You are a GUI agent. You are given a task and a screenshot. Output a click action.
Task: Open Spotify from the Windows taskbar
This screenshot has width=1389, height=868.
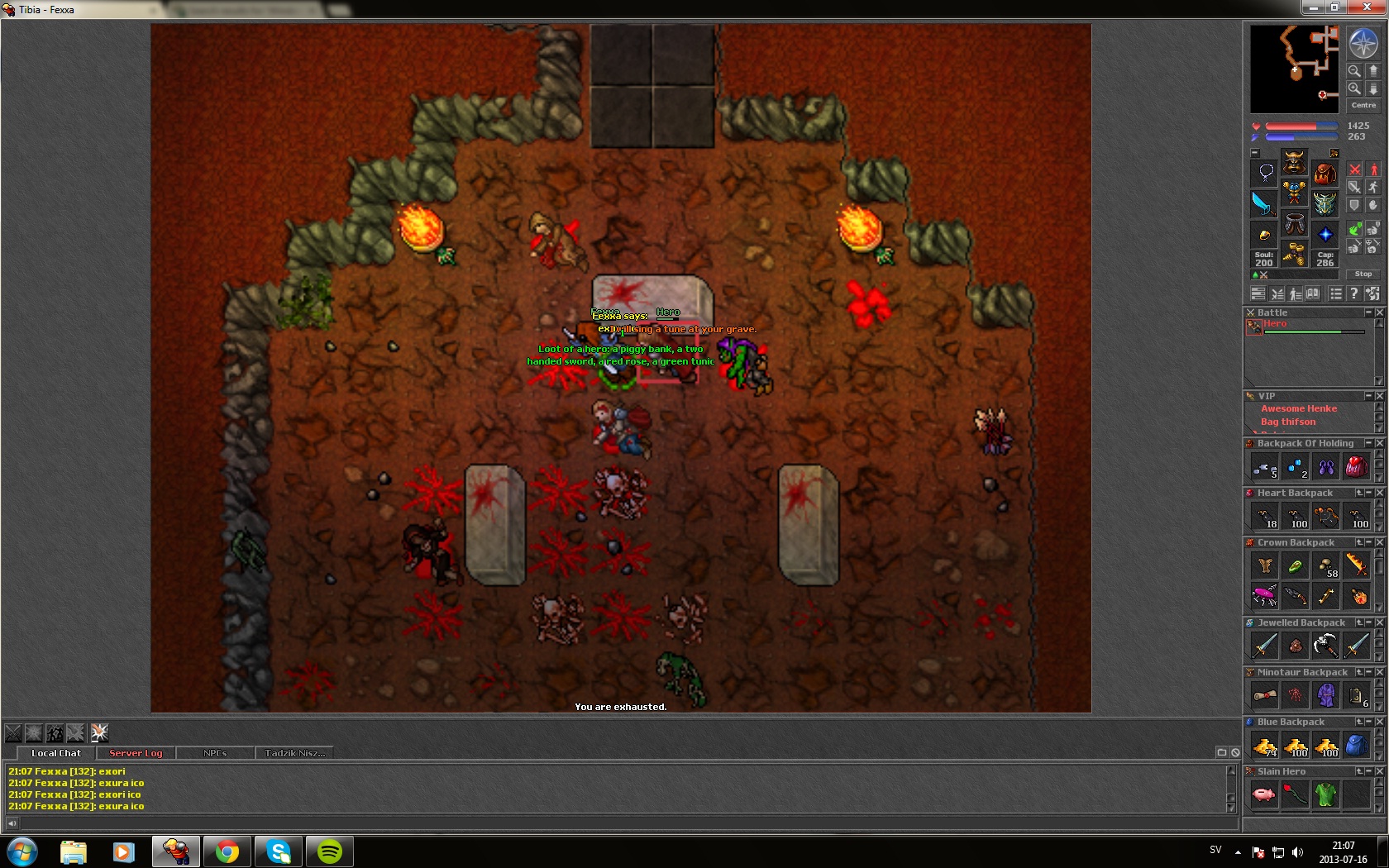(x=329, y=851)
